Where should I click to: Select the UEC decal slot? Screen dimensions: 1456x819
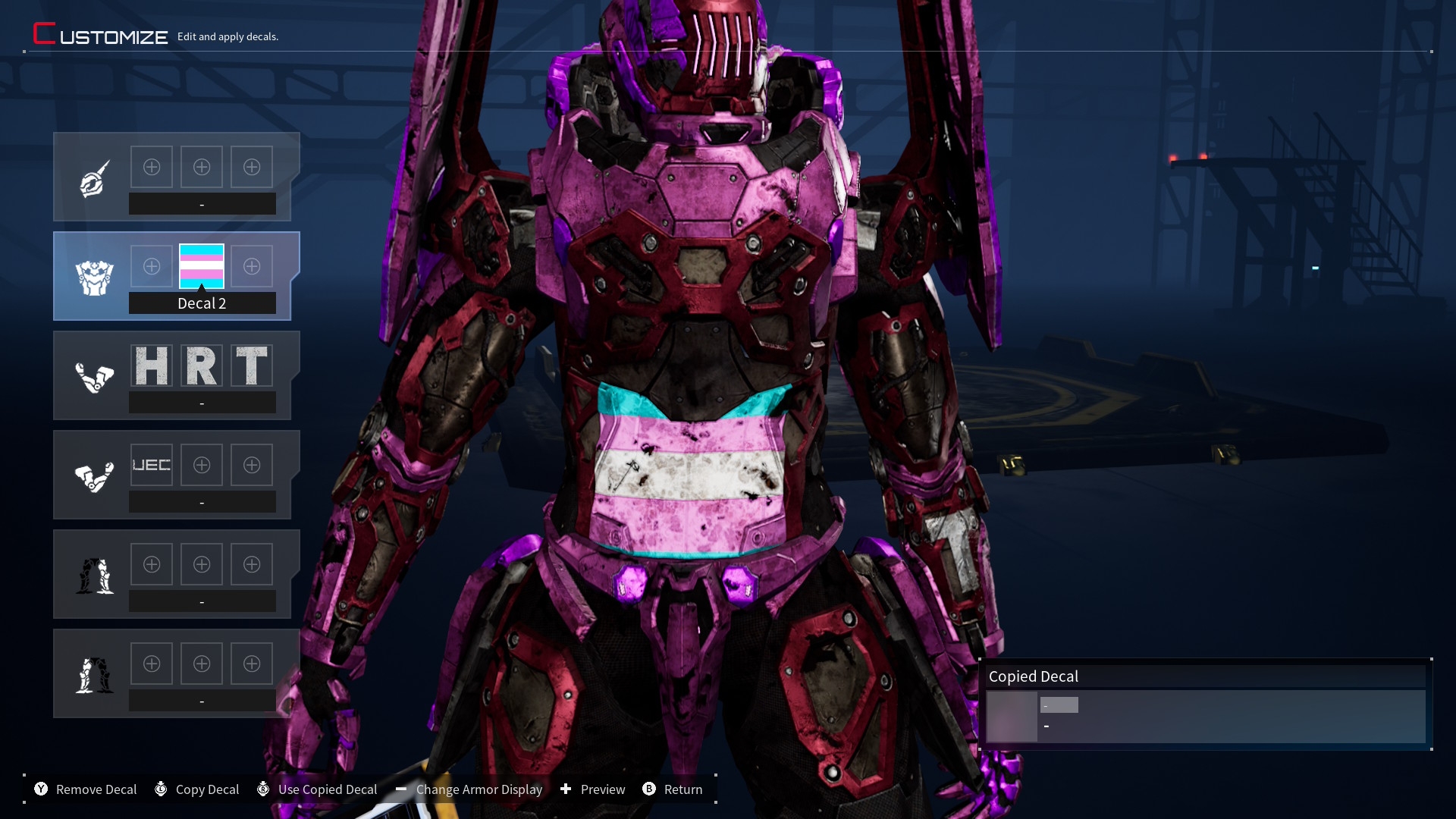tap(152, 465)
